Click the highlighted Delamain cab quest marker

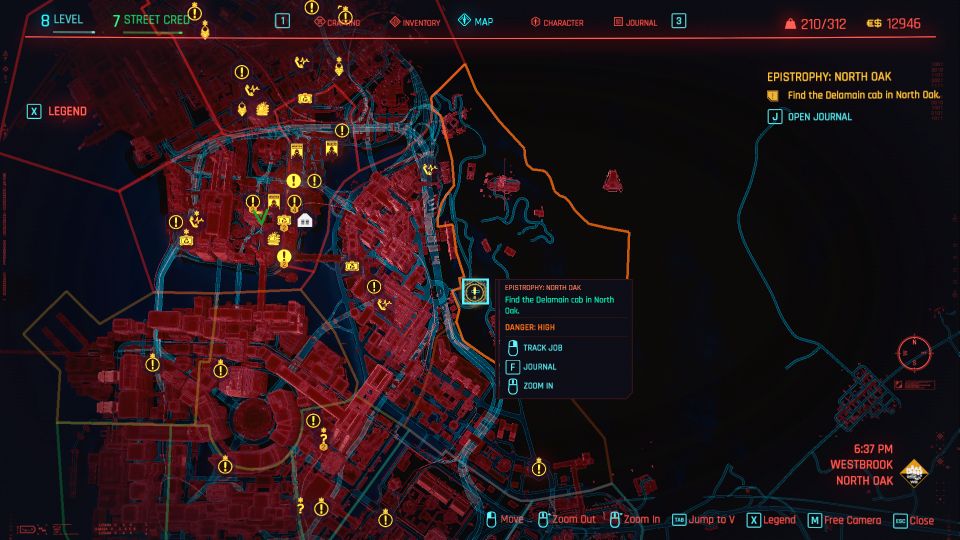point(475,292)
